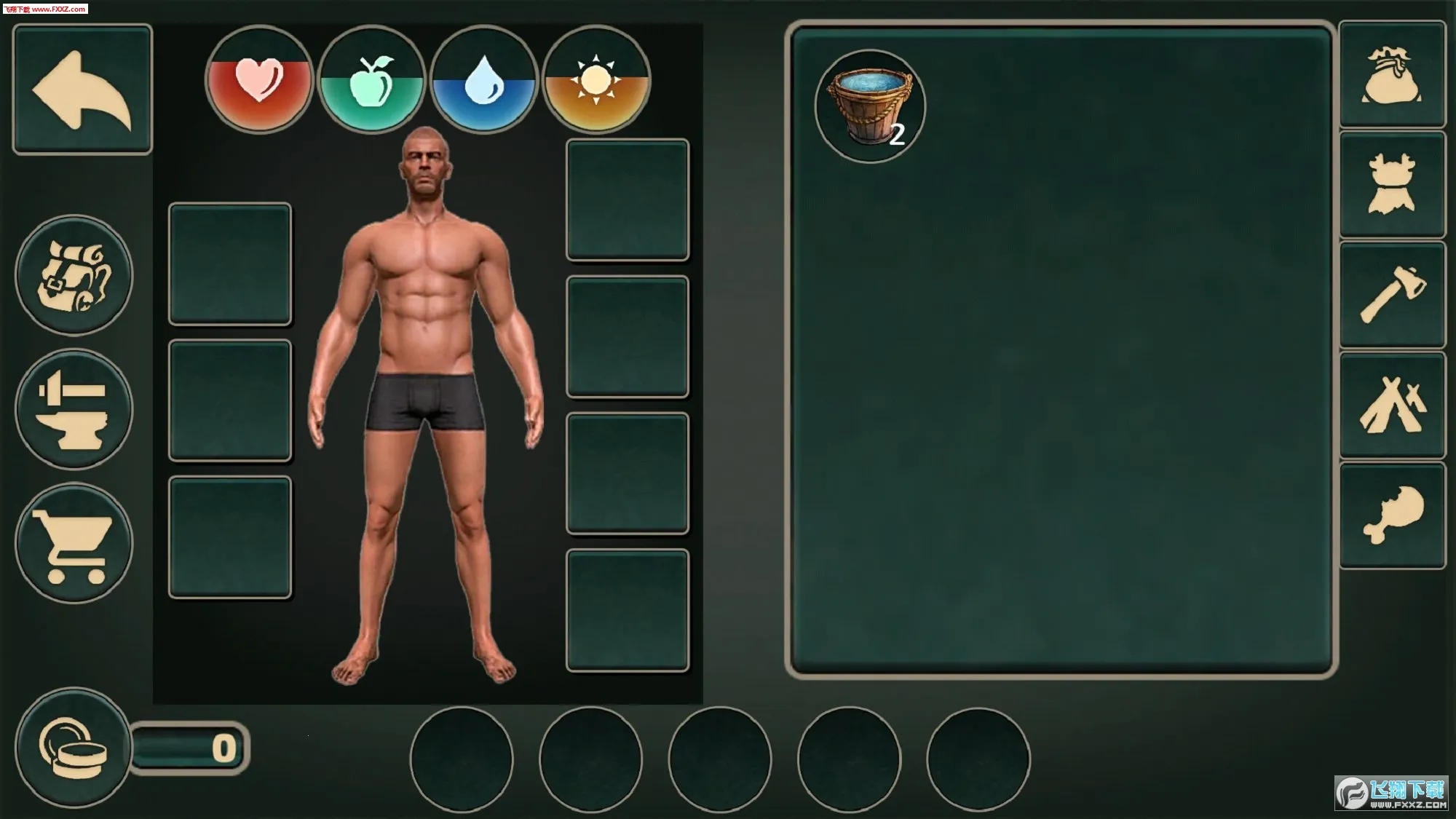
Task: Switch to the tent building tab
Action: pos(1392,405)
